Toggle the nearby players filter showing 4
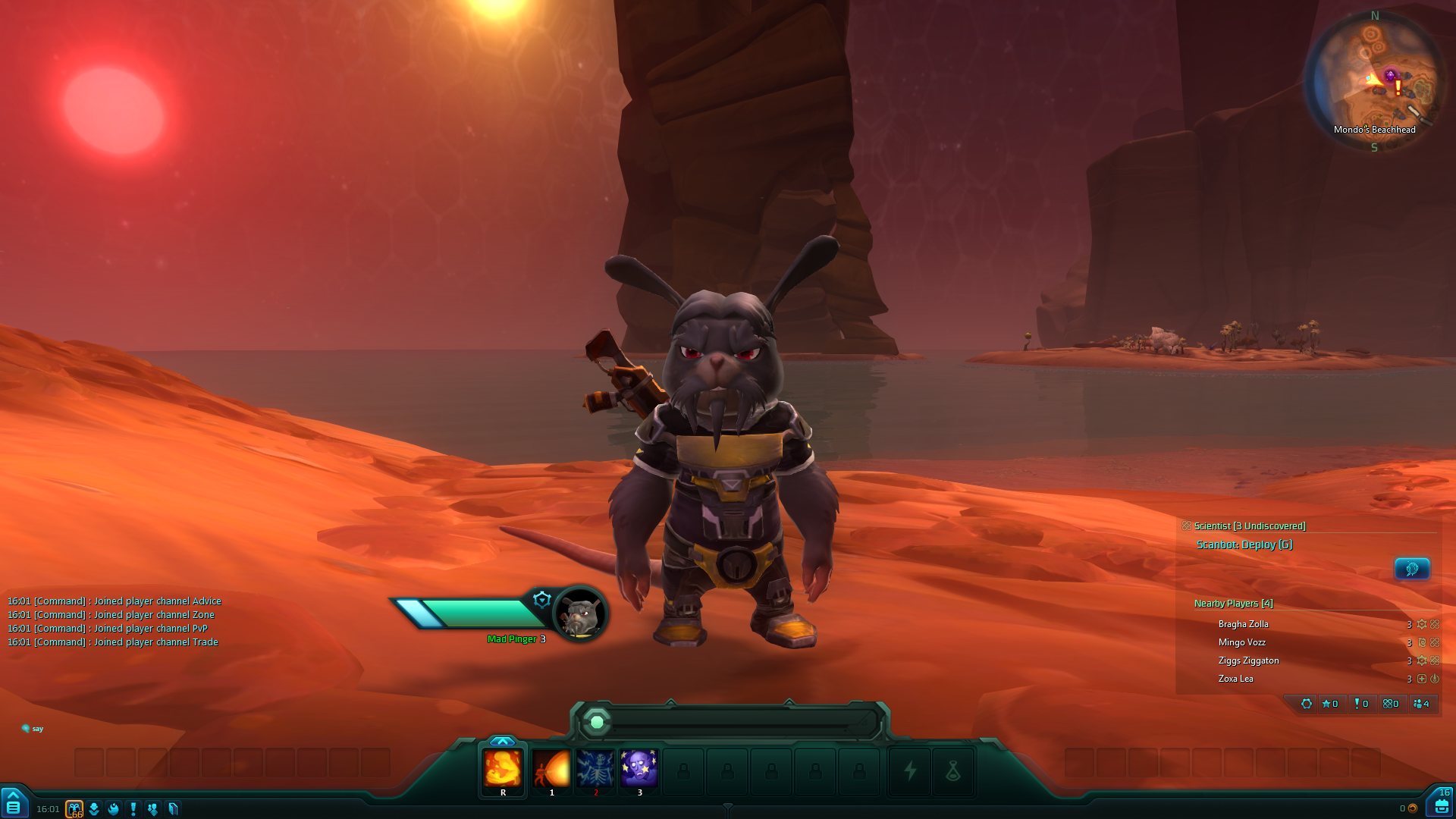The width and height of the screenshot is (1456, 819). click(1422, 704)
